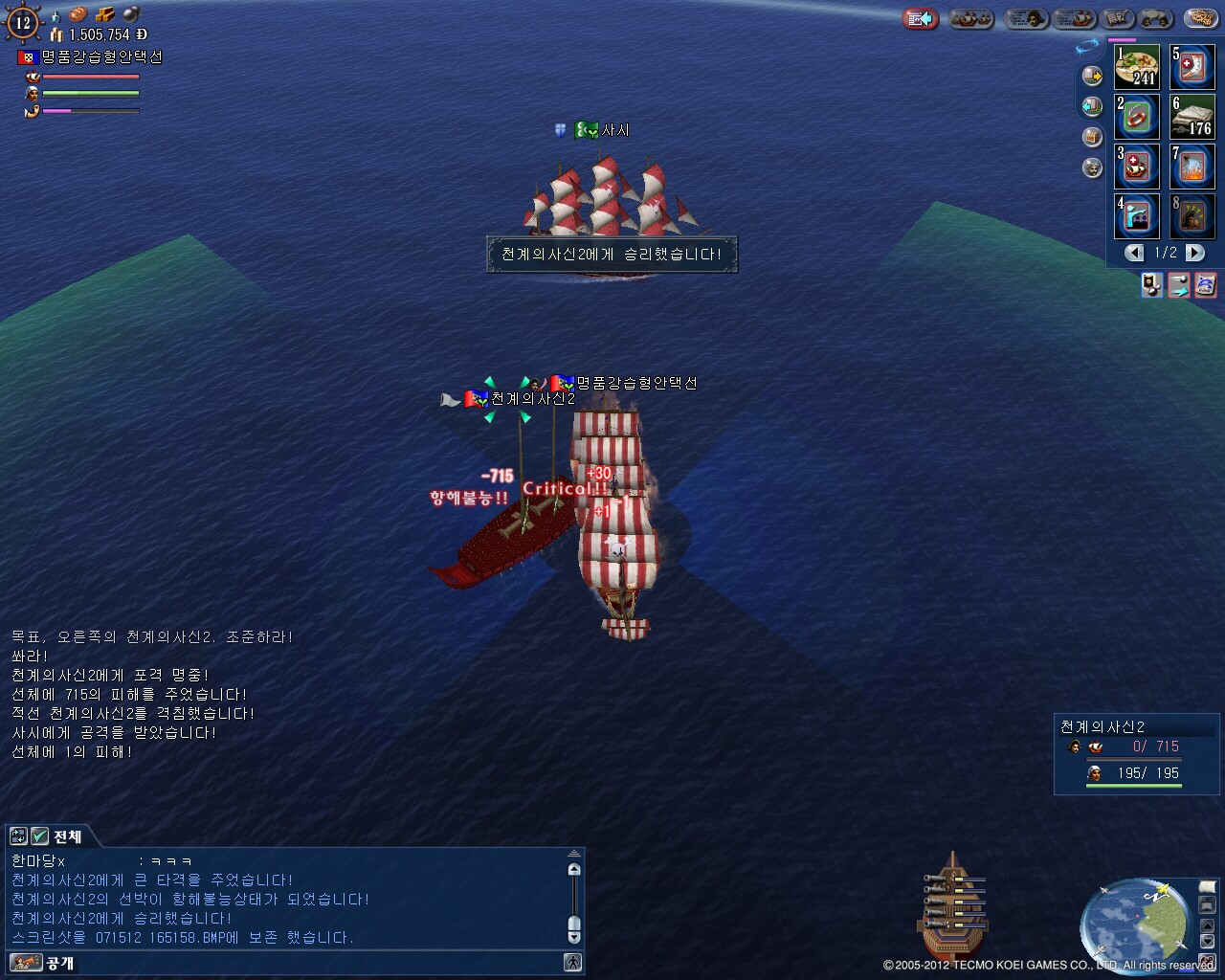Use the food dish in slot 1
The height and width of the screenshot is (980, 1225).
[x=1137, y=67]
